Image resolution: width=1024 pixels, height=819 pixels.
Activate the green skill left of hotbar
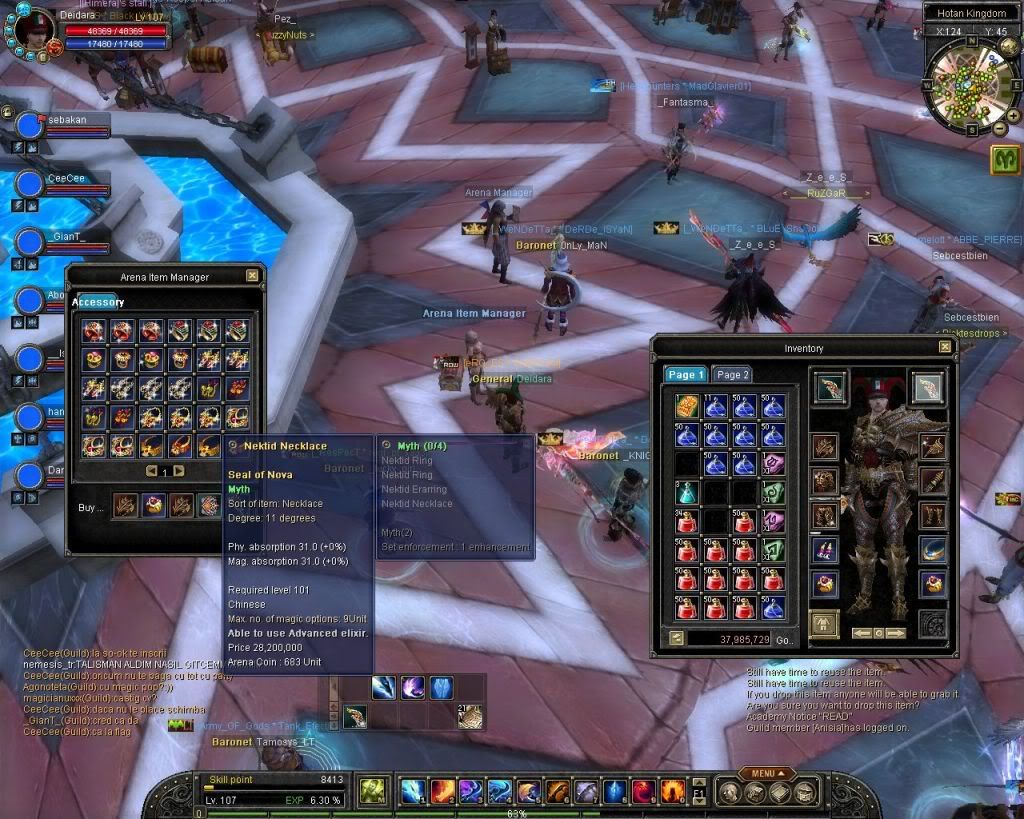[x=373, y=791]
